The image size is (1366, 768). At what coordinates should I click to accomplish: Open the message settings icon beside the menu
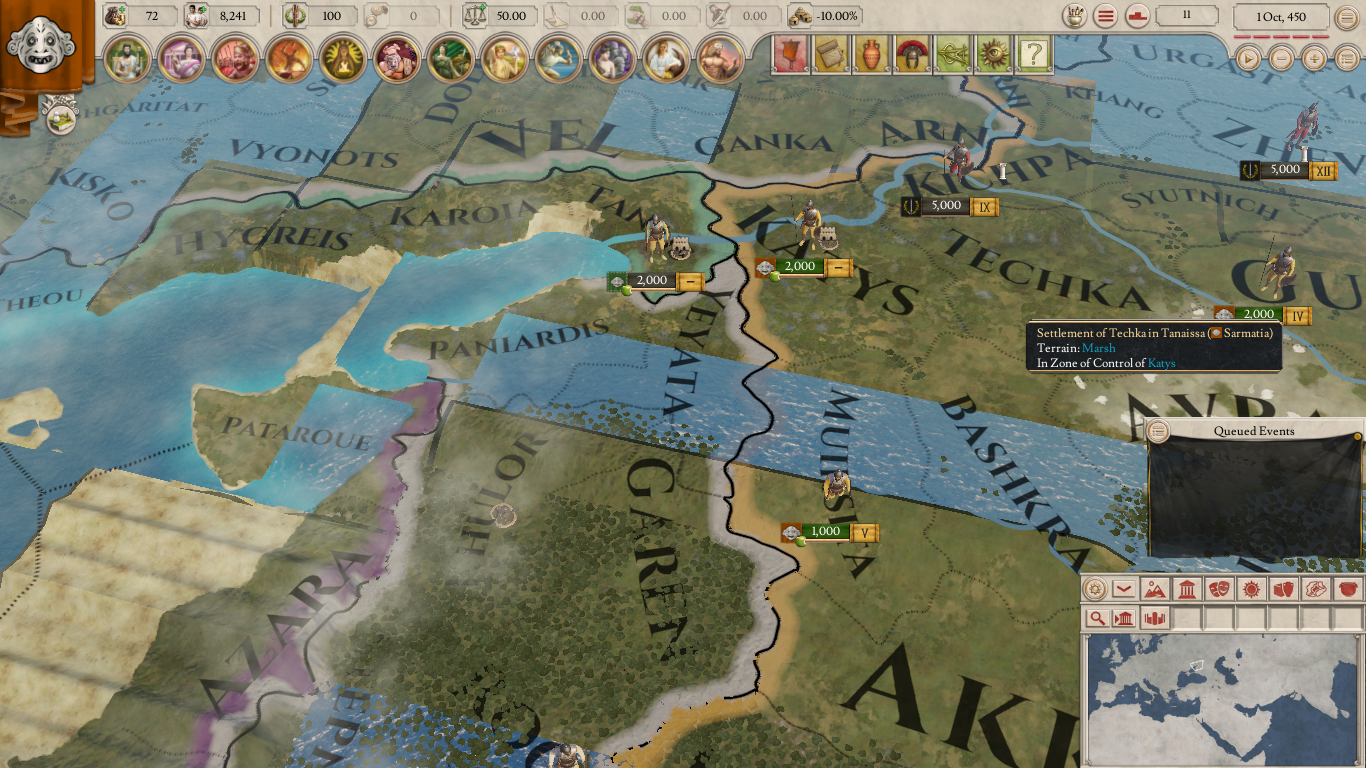pos(1136,16)
